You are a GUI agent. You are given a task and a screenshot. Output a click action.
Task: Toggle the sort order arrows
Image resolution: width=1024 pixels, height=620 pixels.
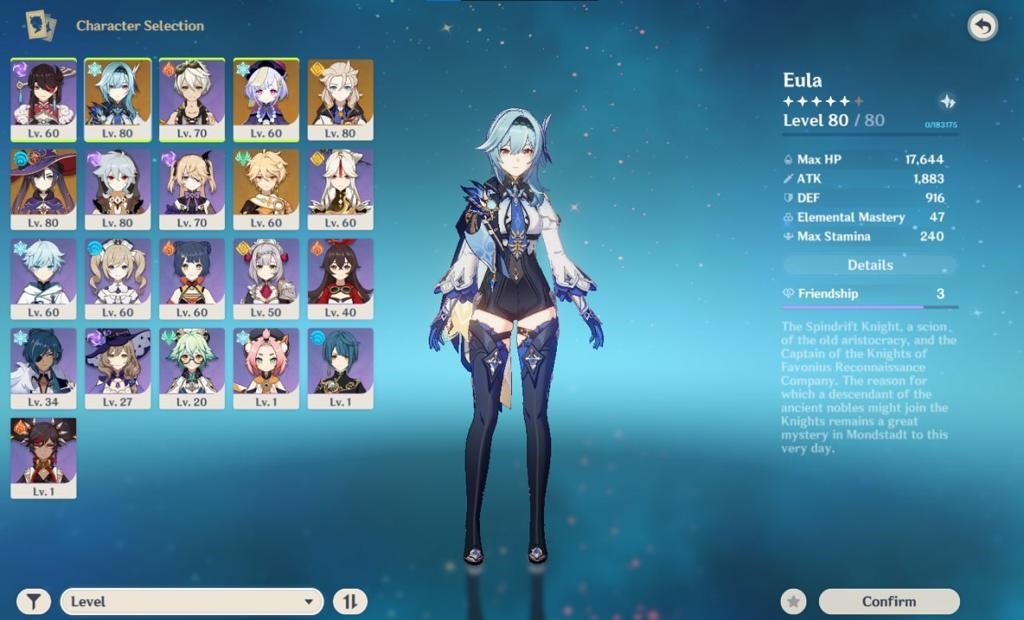coord(350,601)
